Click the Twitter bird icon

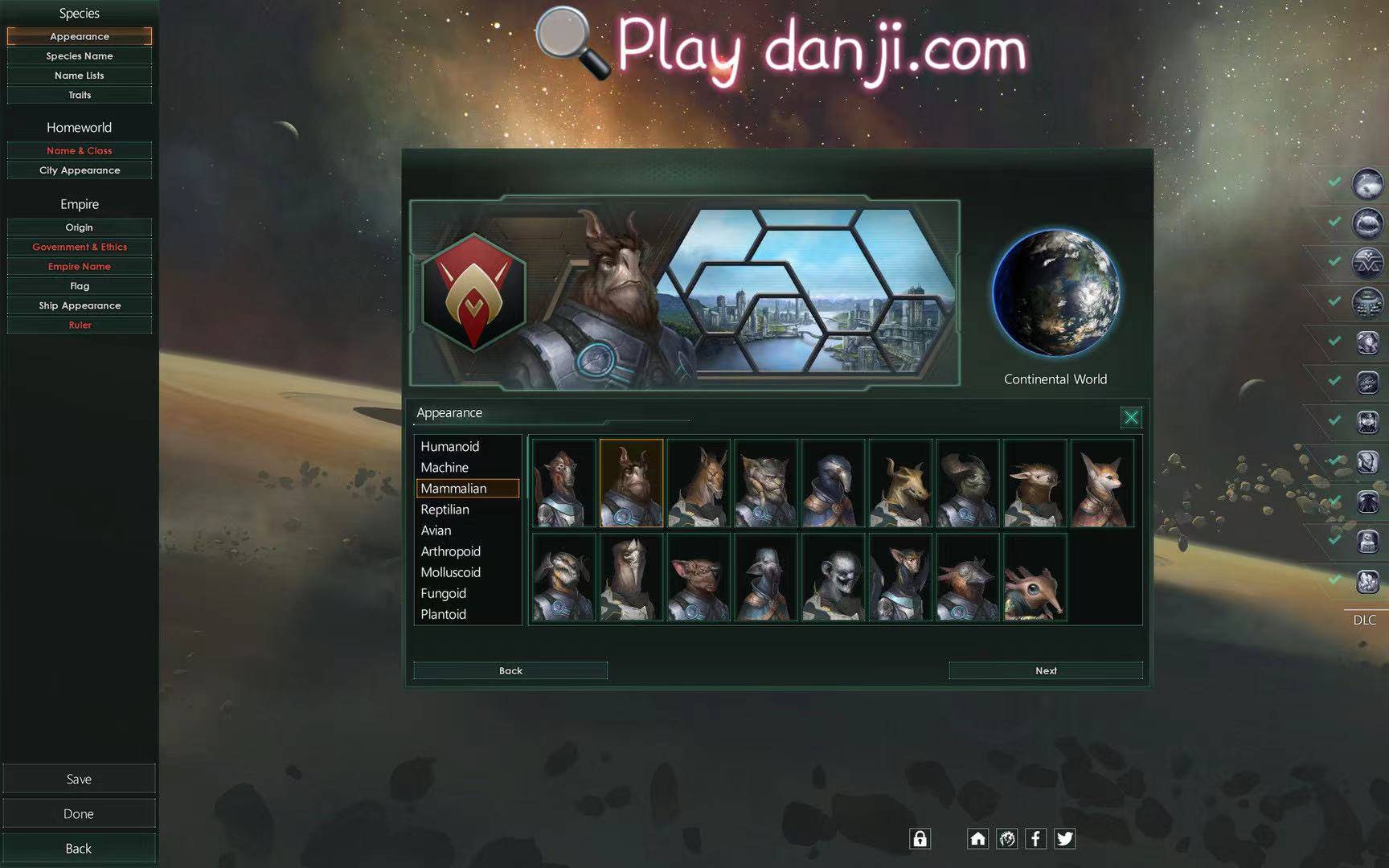(x=1065, y=838)
